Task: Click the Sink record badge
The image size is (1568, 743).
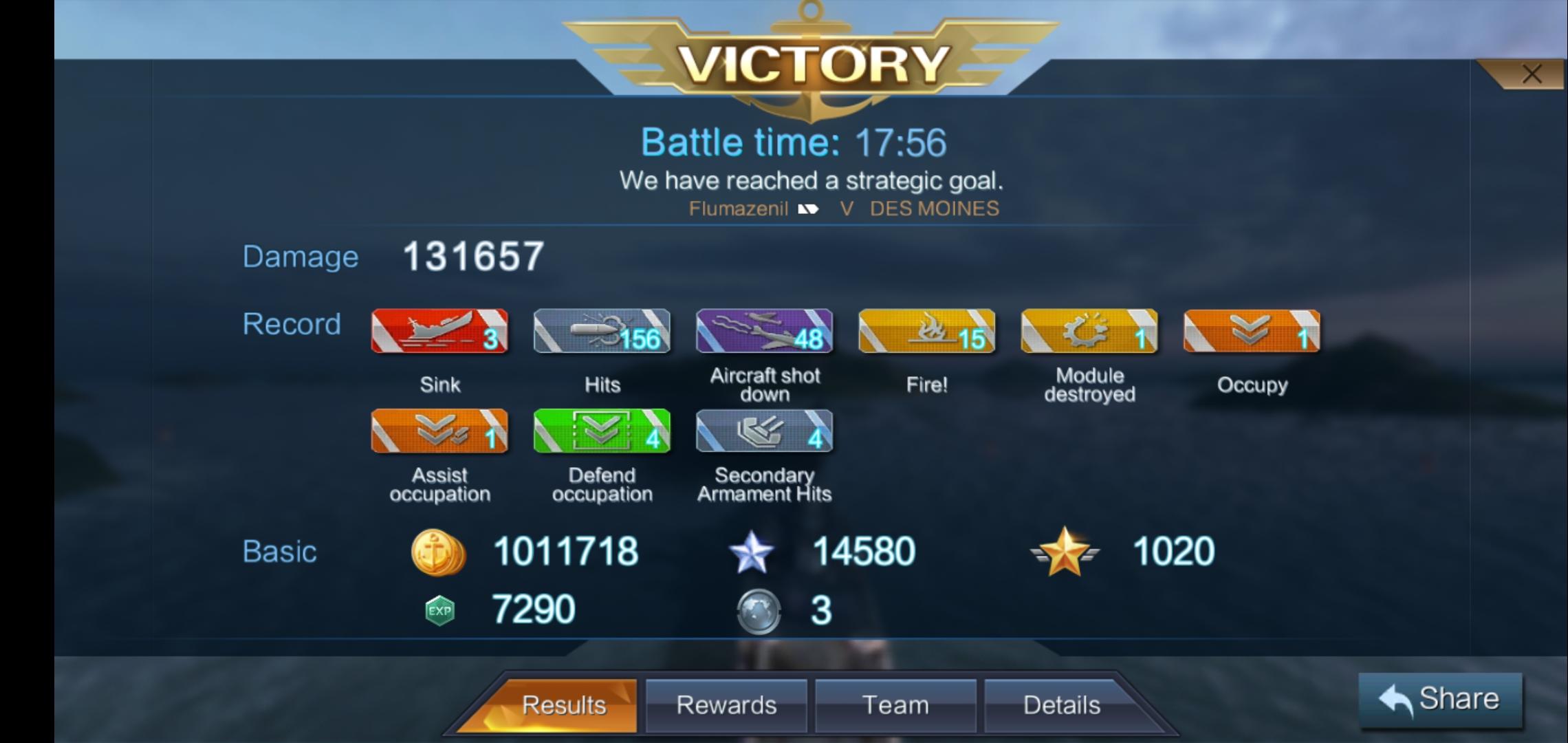Action: (440, 332)
